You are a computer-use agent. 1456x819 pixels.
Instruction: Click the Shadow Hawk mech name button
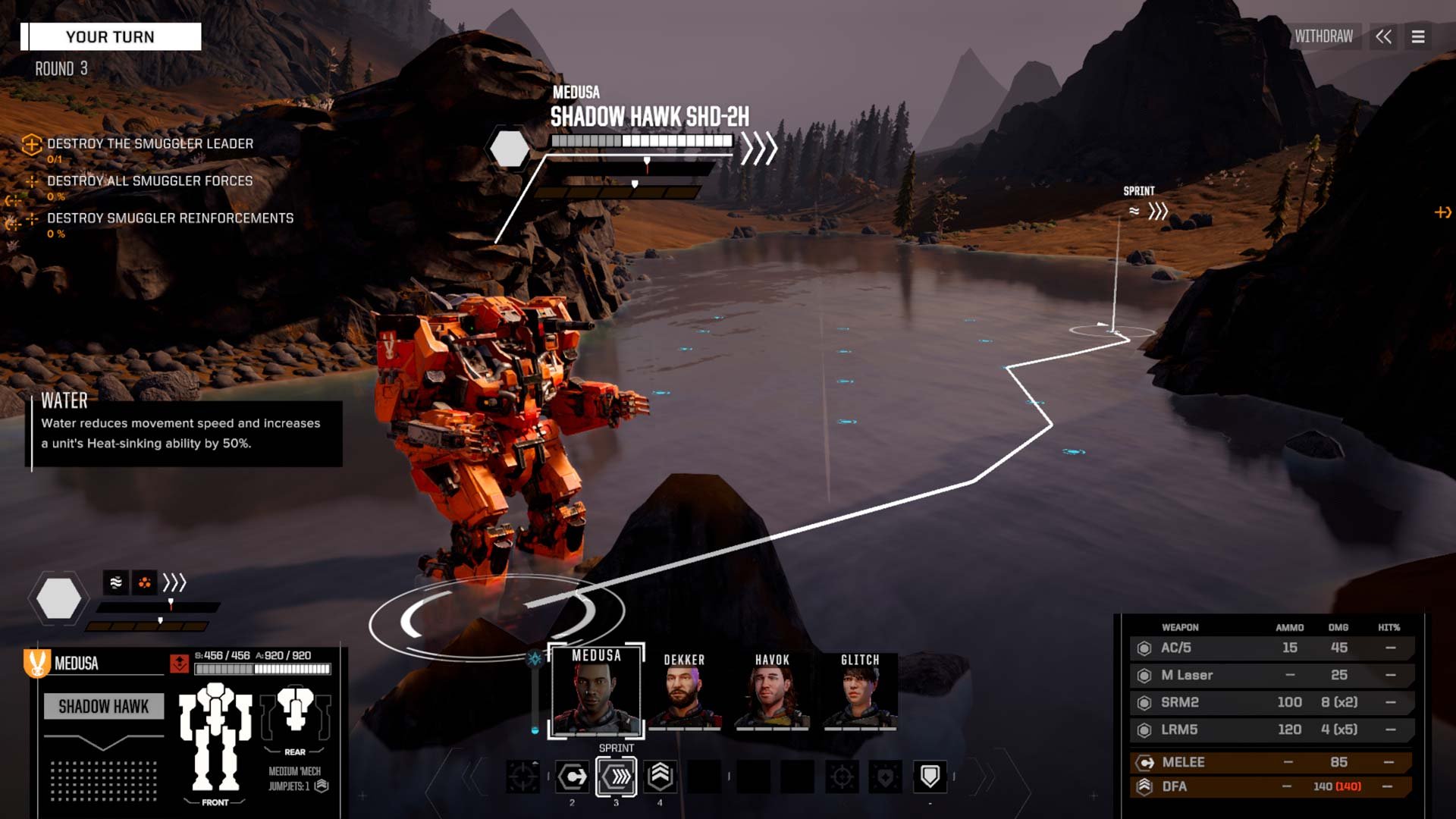104,707
